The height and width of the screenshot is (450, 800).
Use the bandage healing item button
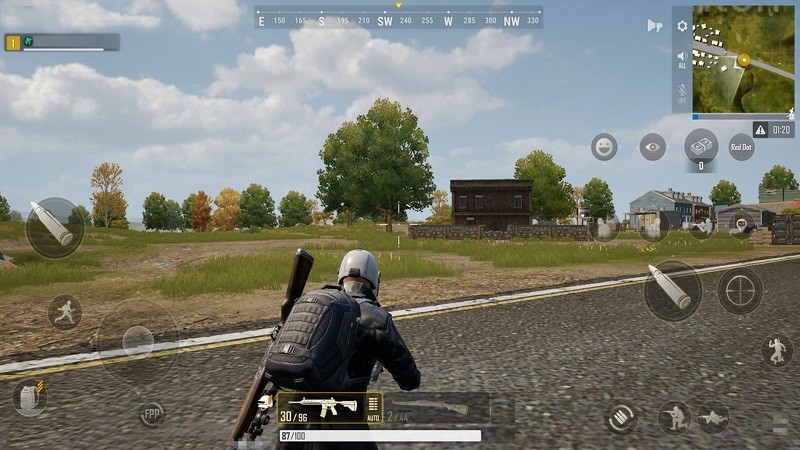[x=701, y=146]
